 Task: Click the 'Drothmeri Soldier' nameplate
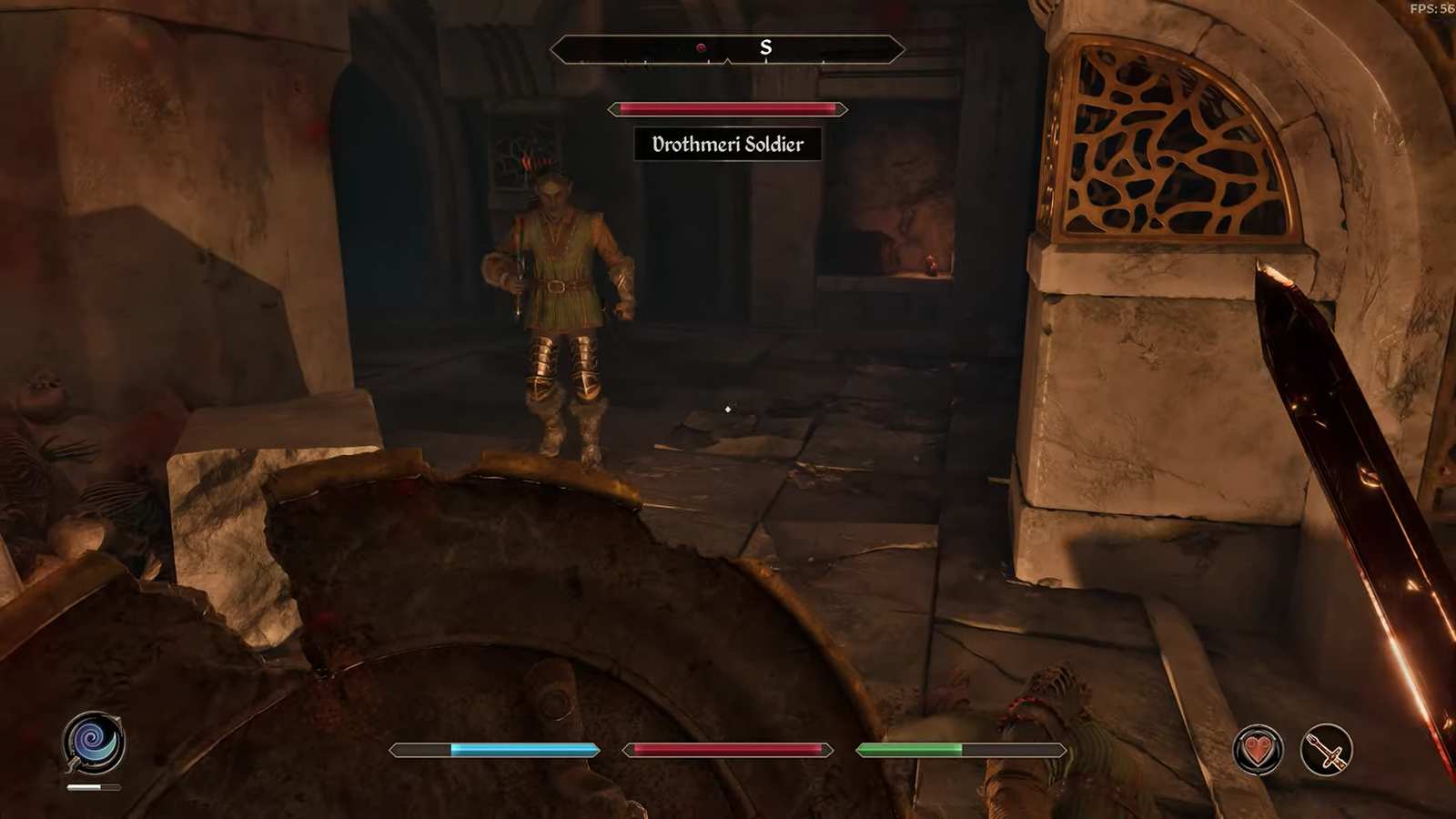[726, 144]
